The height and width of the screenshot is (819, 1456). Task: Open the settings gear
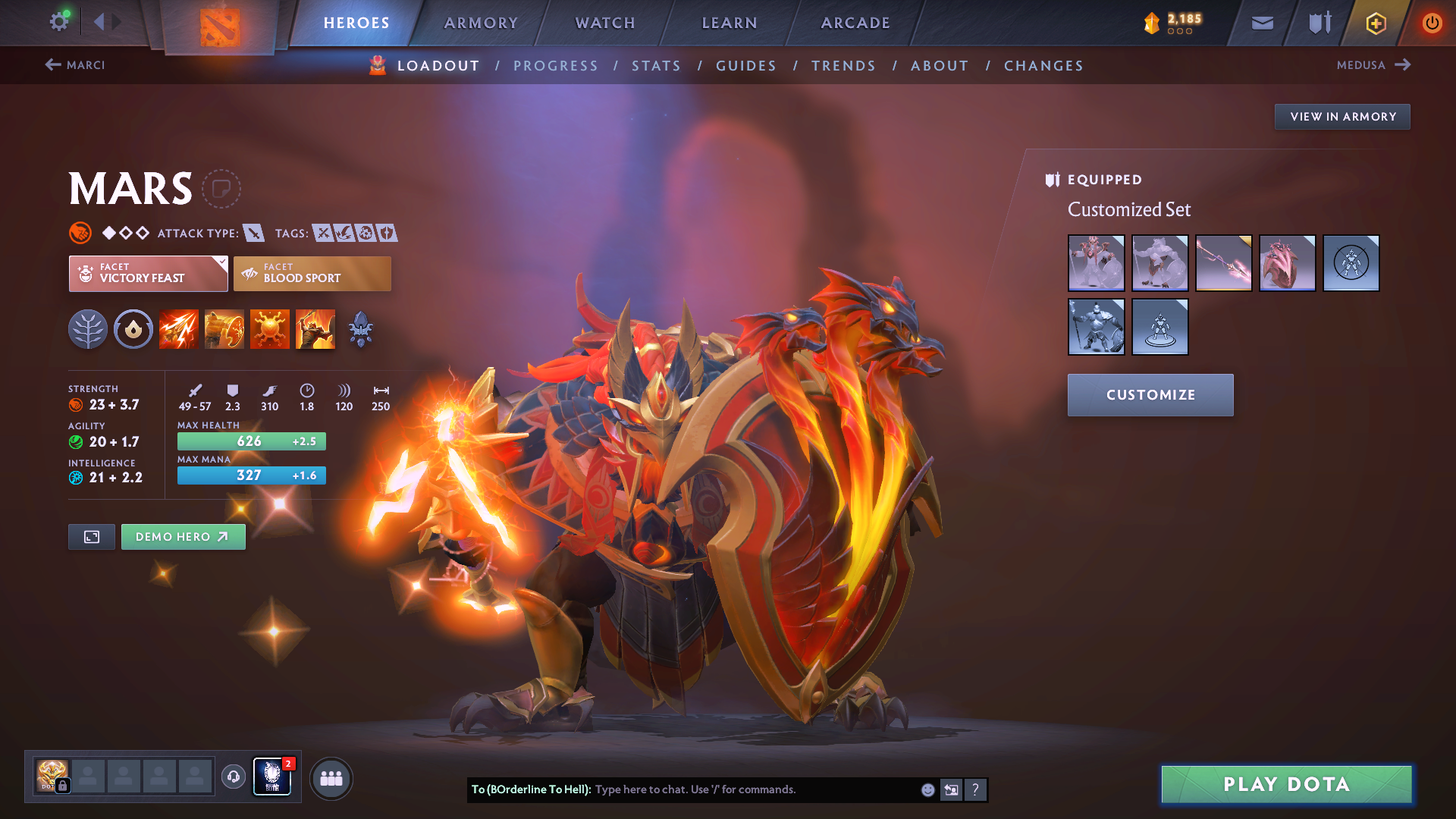coord(58,21)
